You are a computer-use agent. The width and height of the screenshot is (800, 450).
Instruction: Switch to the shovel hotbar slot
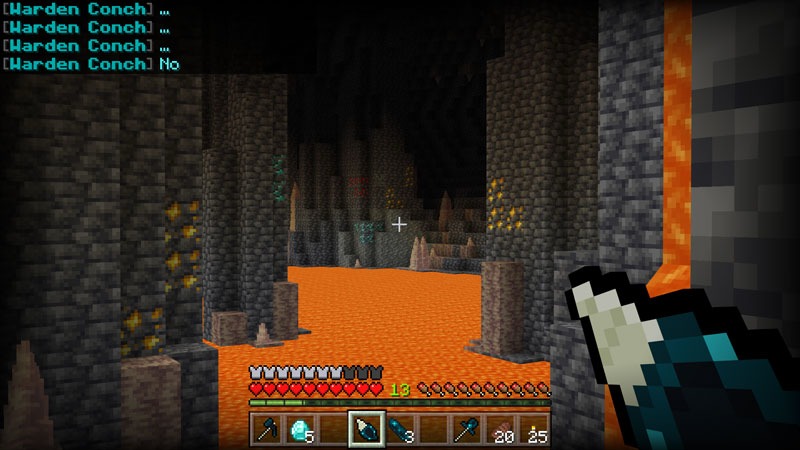coord(467,430)
